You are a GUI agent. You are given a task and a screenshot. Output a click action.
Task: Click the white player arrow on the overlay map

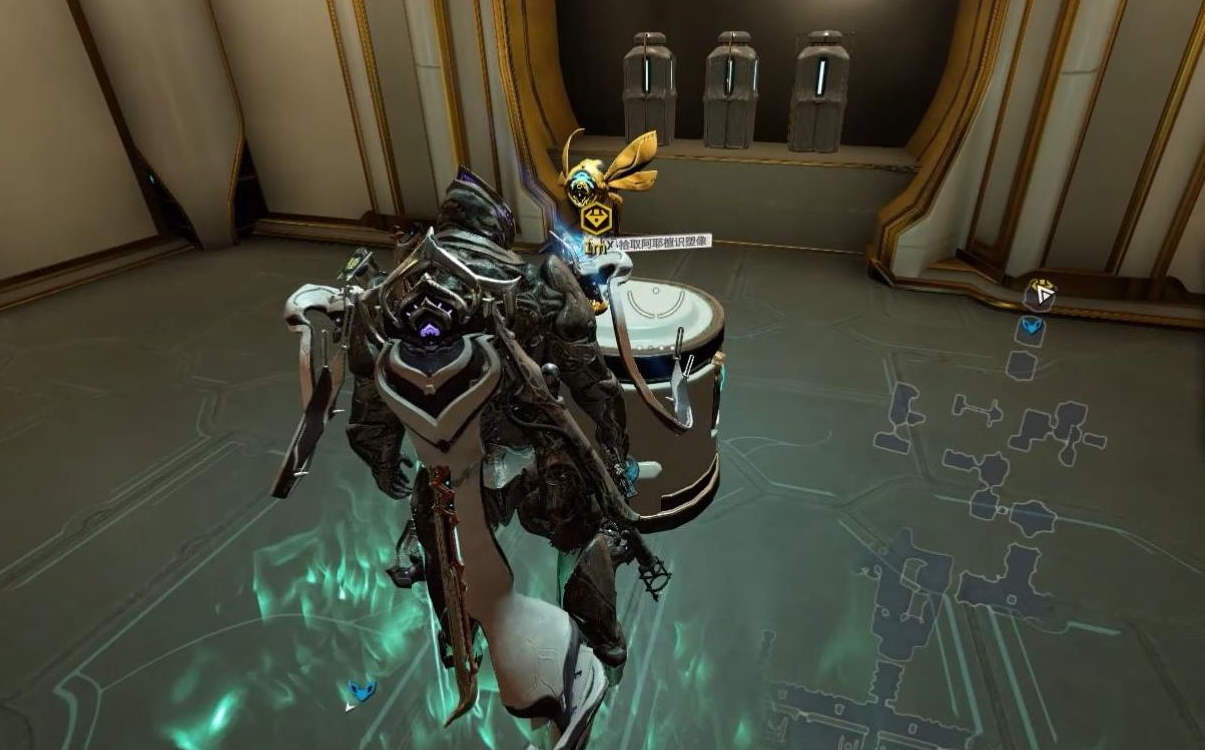1043,293
